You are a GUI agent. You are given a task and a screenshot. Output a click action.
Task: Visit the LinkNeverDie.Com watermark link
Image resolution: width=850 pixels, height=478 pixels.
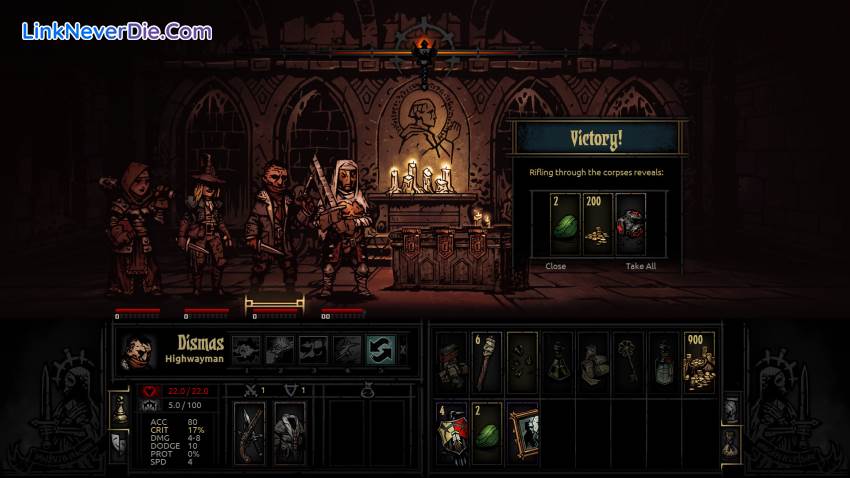116,31
